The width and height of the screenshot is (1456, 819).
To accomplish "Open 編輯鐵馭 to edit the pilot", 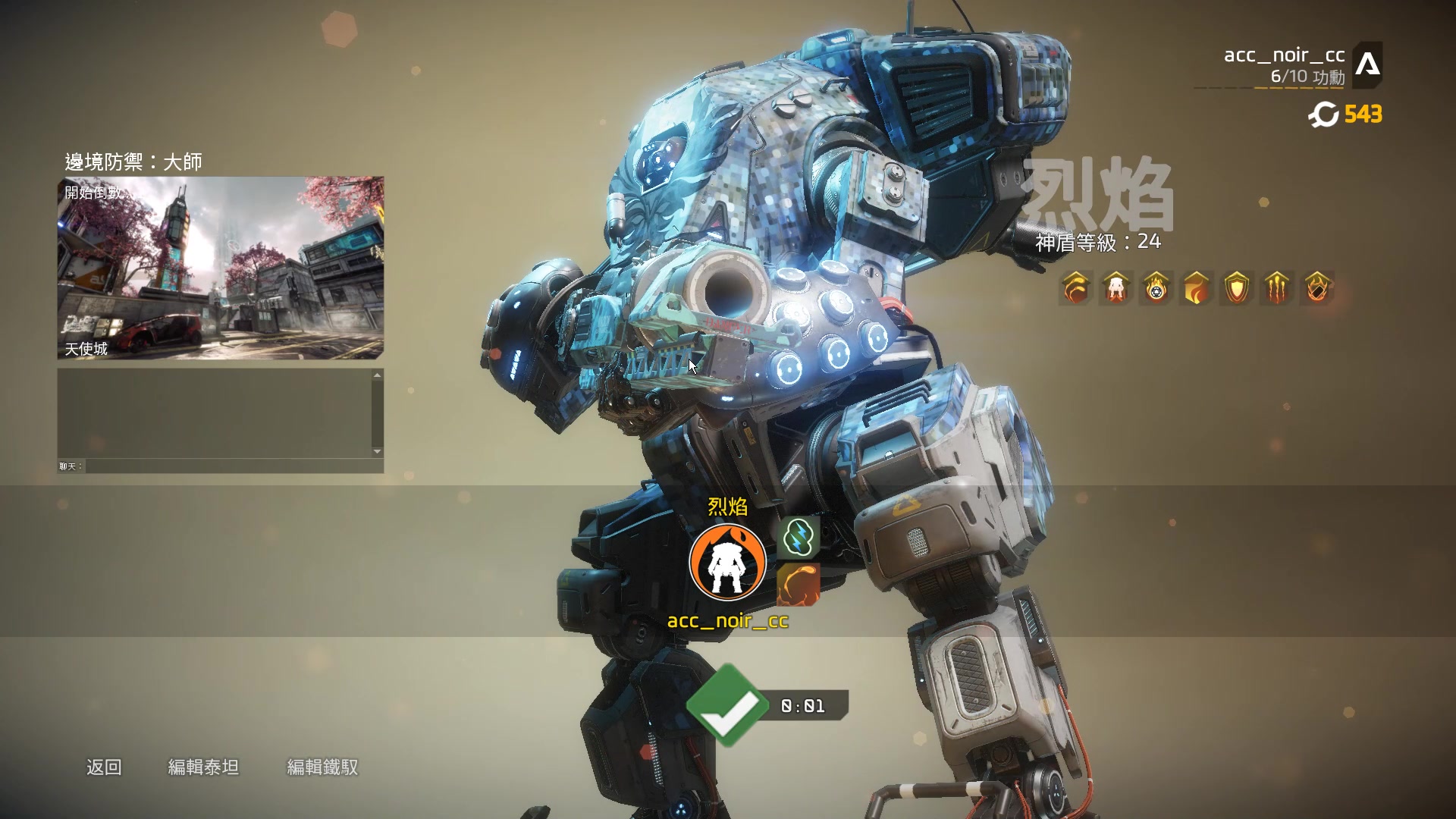I will coord(322,767).
